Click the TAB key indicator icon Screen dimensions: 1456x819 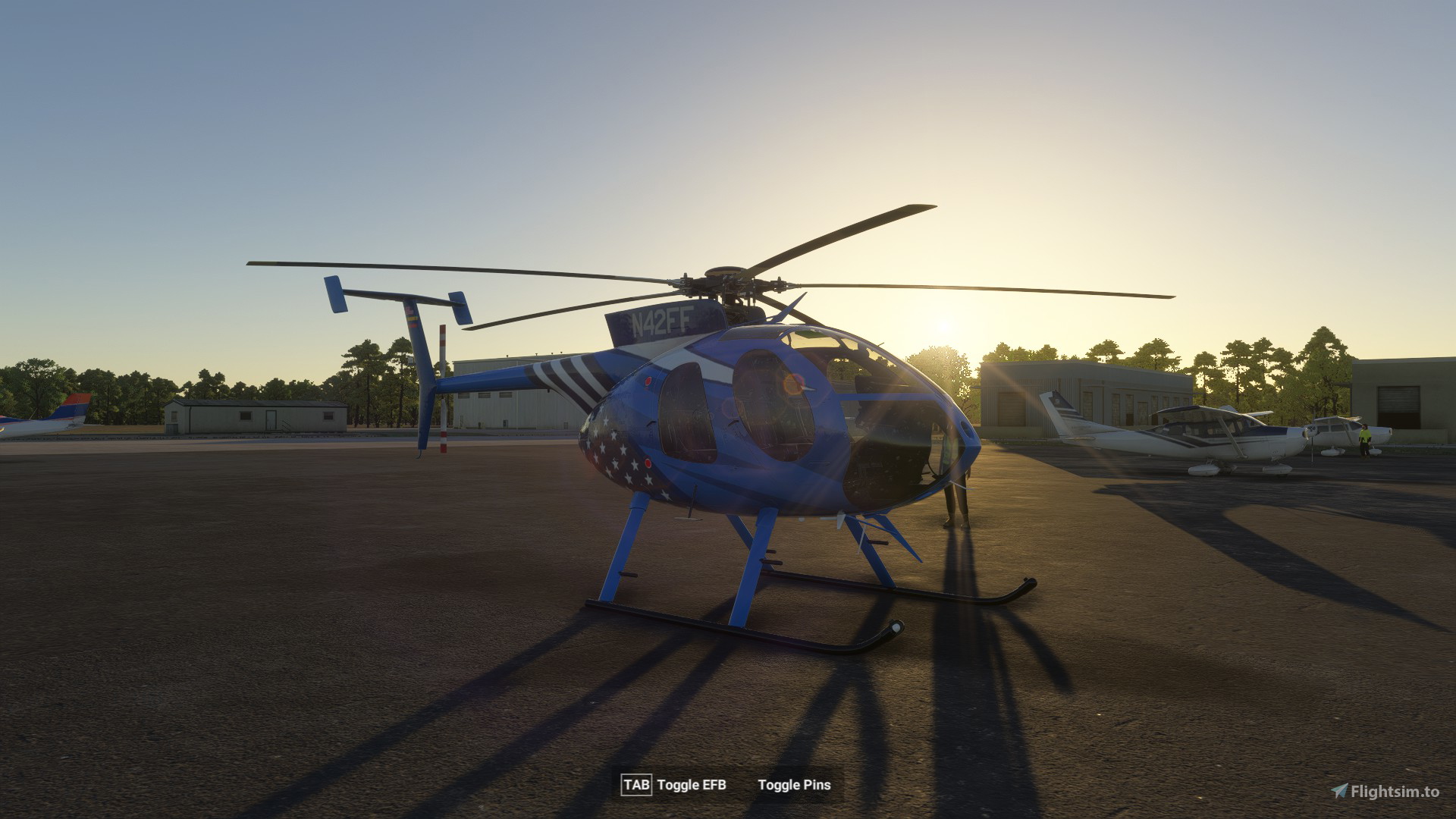[637, 786]
